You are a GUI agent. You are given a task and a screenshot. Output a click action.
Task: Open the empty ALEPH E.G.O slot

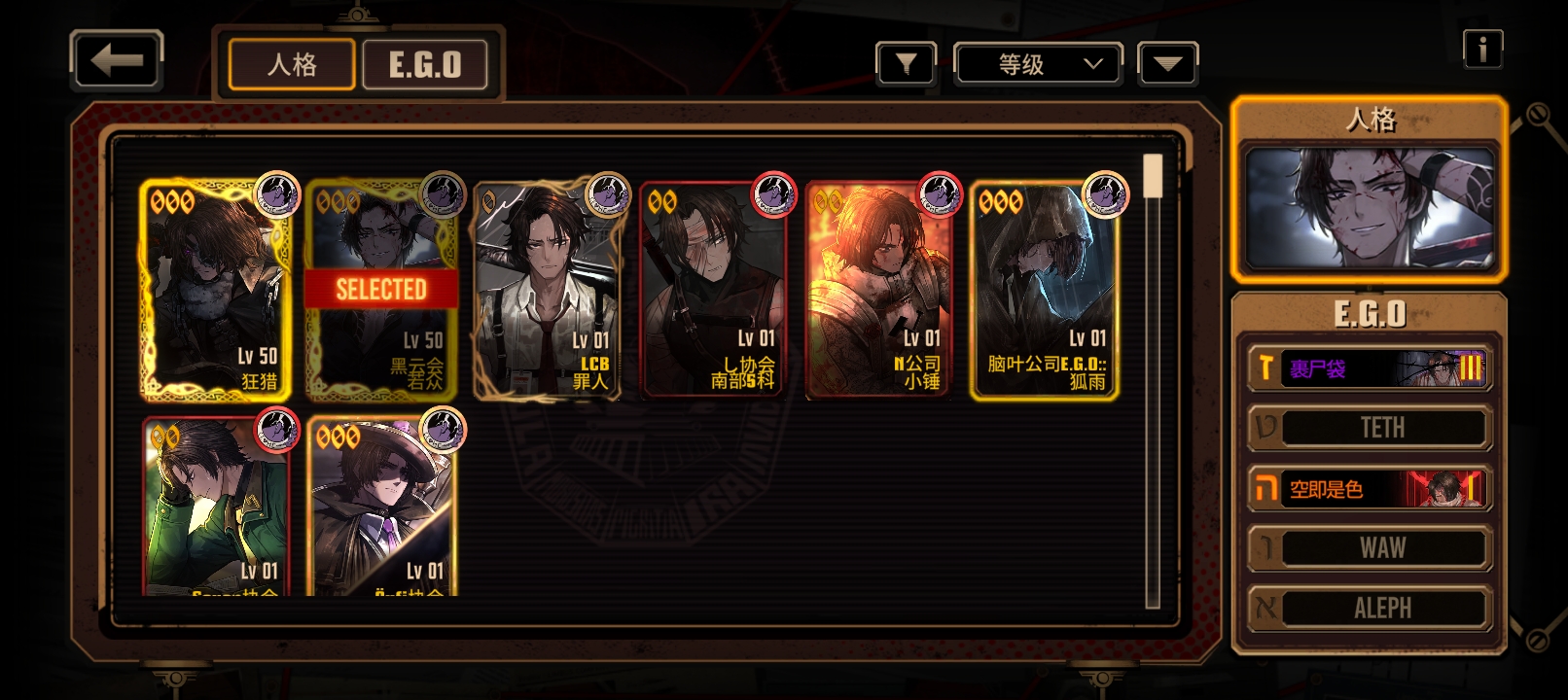pyautogui.click(x=1370, y=609)
